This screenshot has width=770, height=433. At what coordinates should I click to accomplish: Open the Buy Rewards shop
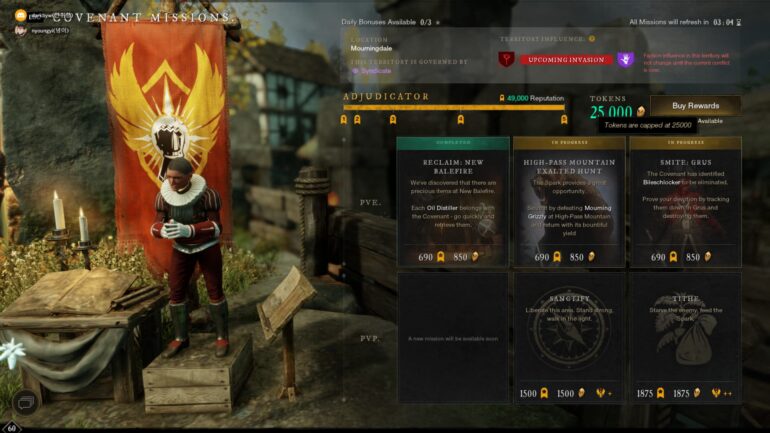[695, 105]
